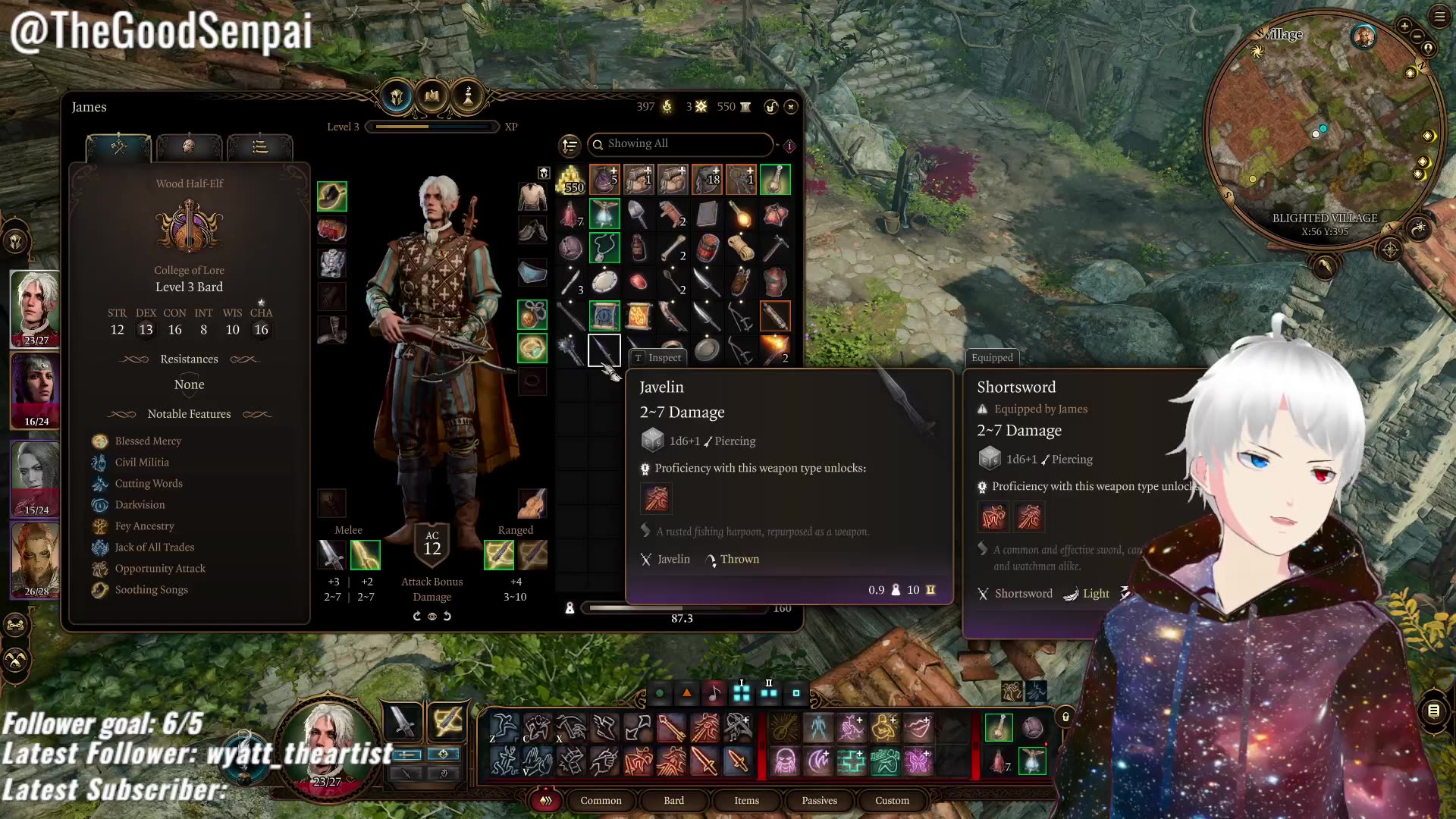Select the Custom hotbar tab
The height and width of the screenshot is (819, 1456).
tap(892, 800)
